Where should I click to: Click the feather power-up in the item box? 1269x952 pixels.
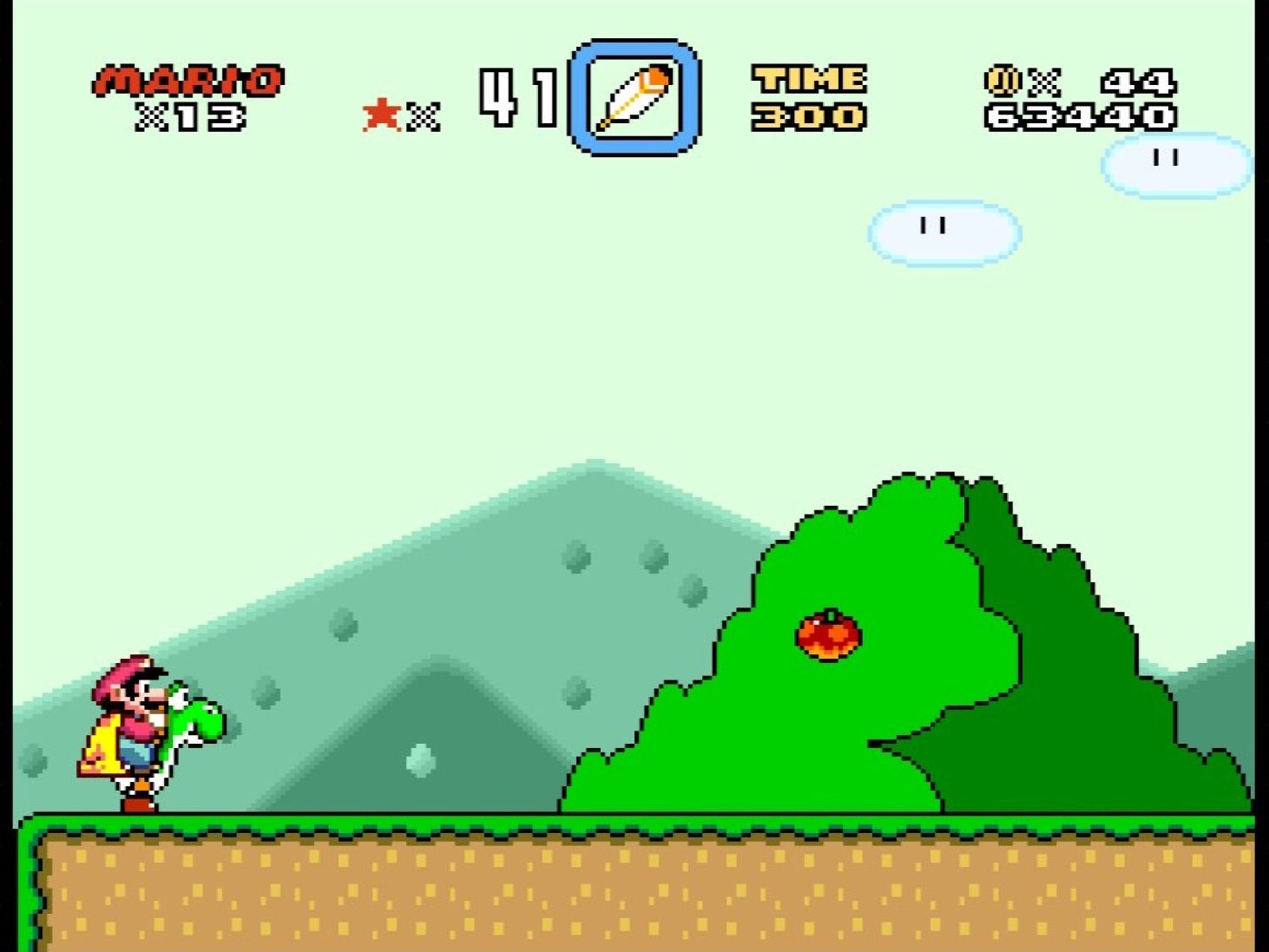click(x=634, y=97)
